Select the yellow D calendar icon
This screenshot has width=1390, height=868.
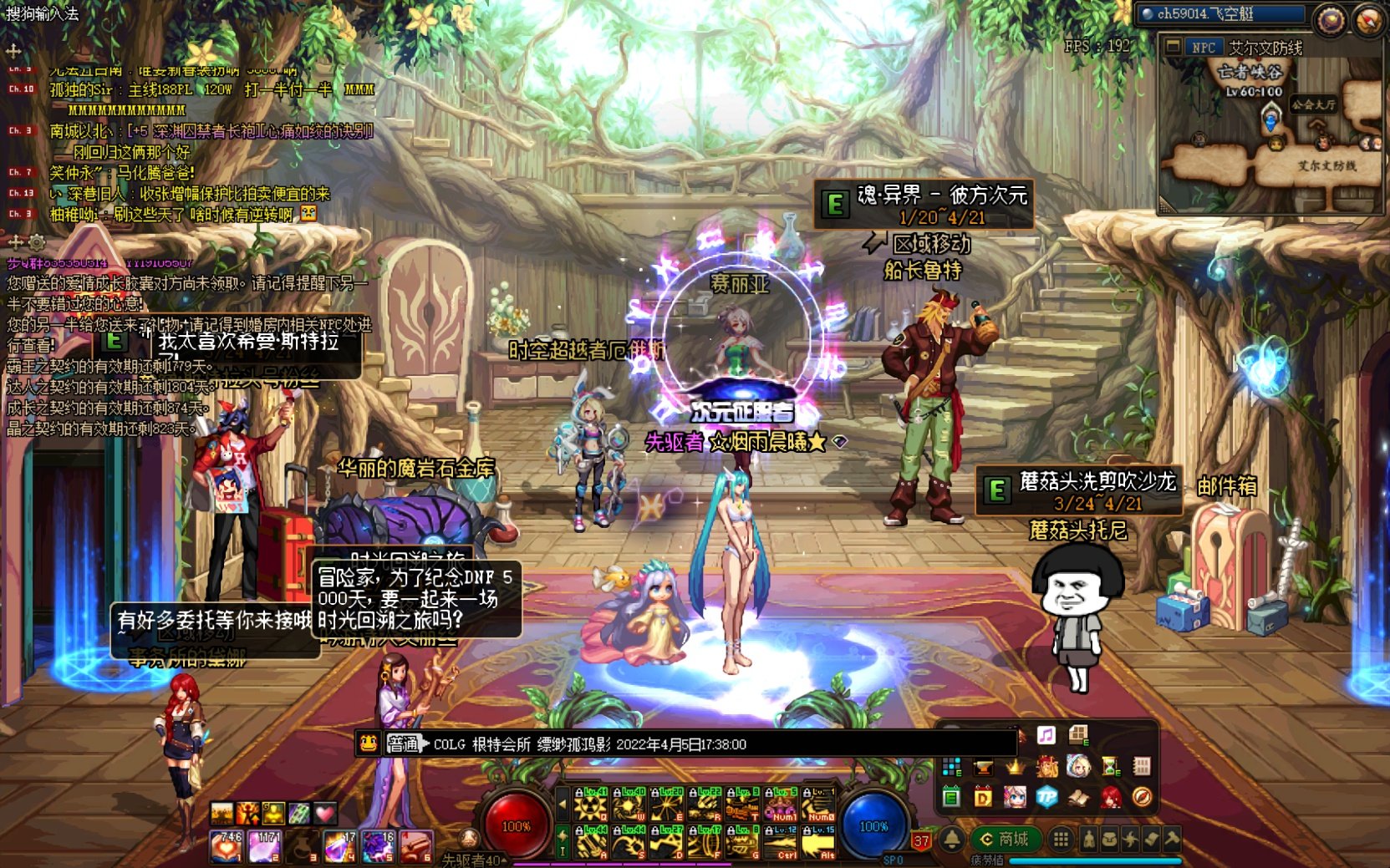983,797
